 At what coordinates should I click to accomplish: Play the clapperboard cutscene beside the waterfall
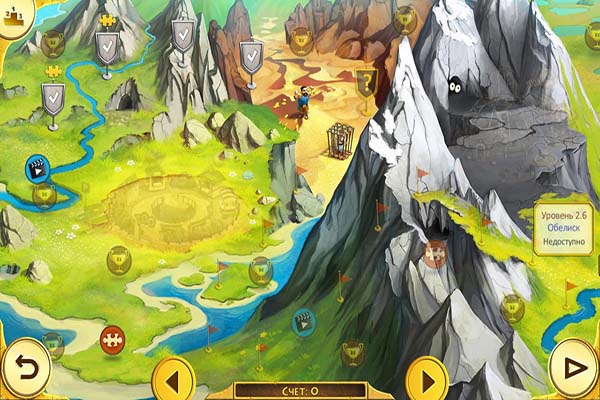[x=37, y=168]
